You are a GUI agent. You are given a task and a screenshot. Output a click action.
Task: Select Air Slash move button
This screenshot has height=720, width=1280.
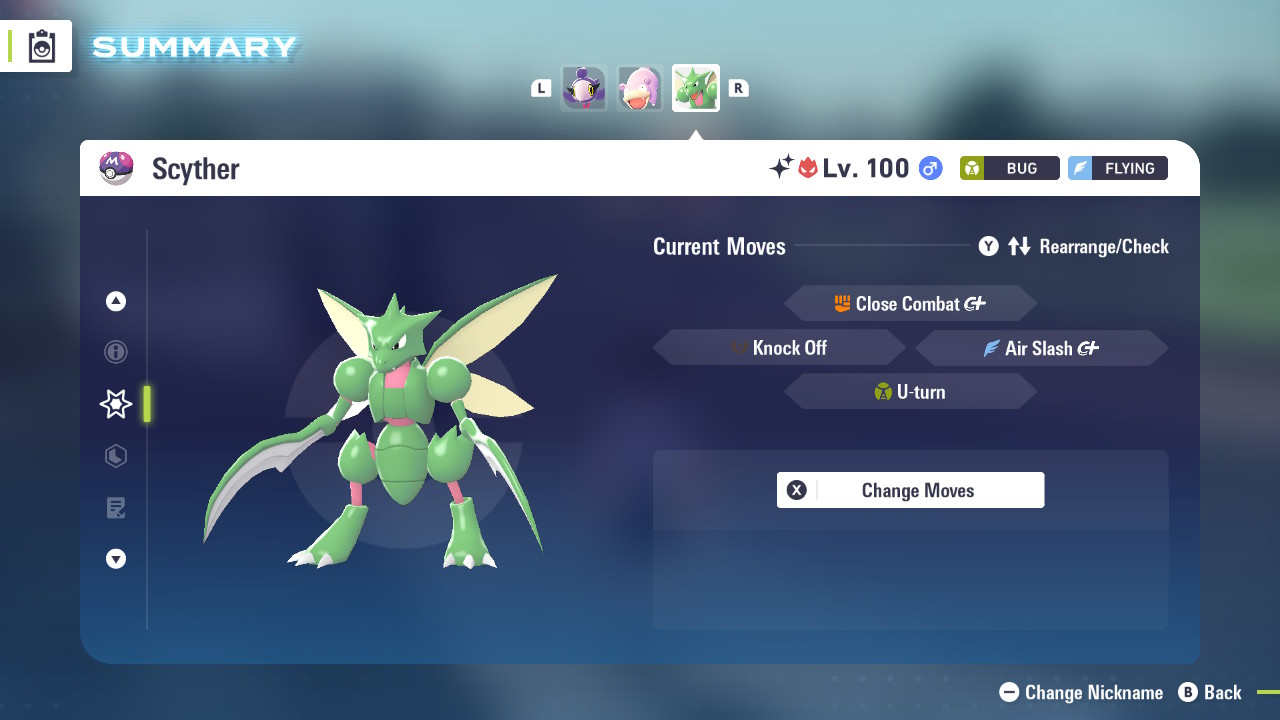(1041, 347)
